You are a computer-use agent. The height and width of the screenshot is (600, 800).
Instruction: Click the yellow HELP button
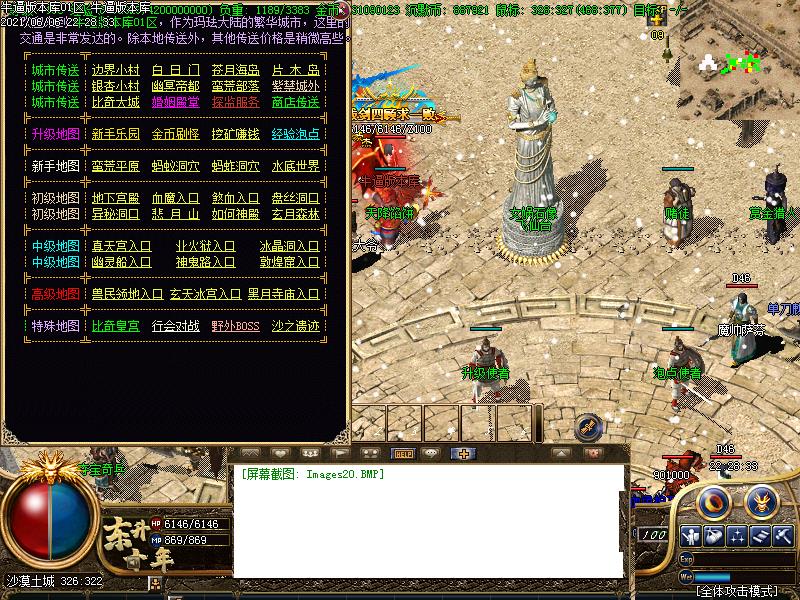tap(404, 453)
